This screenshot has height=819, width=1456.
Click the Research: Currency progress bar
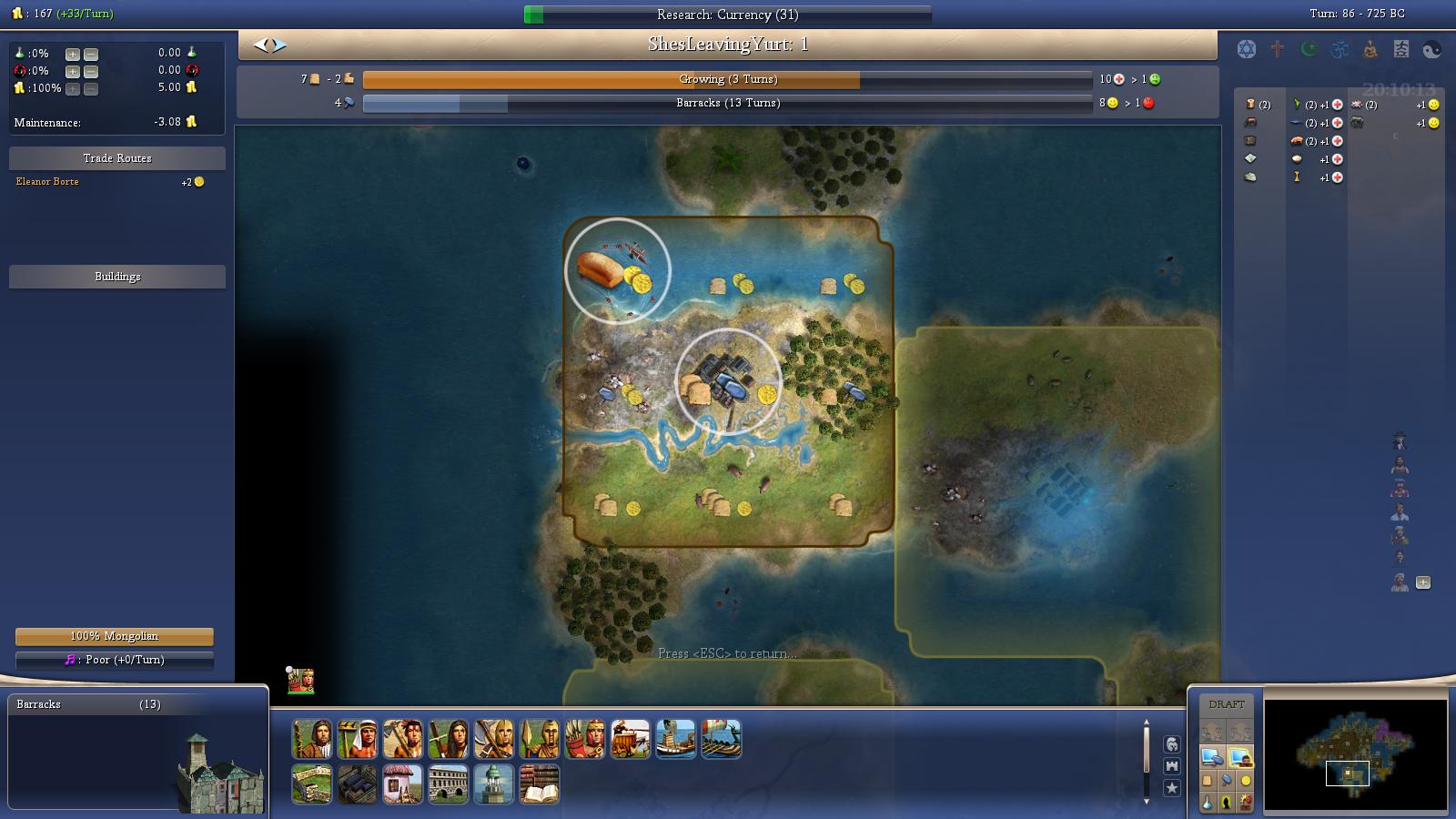point(728,15)
